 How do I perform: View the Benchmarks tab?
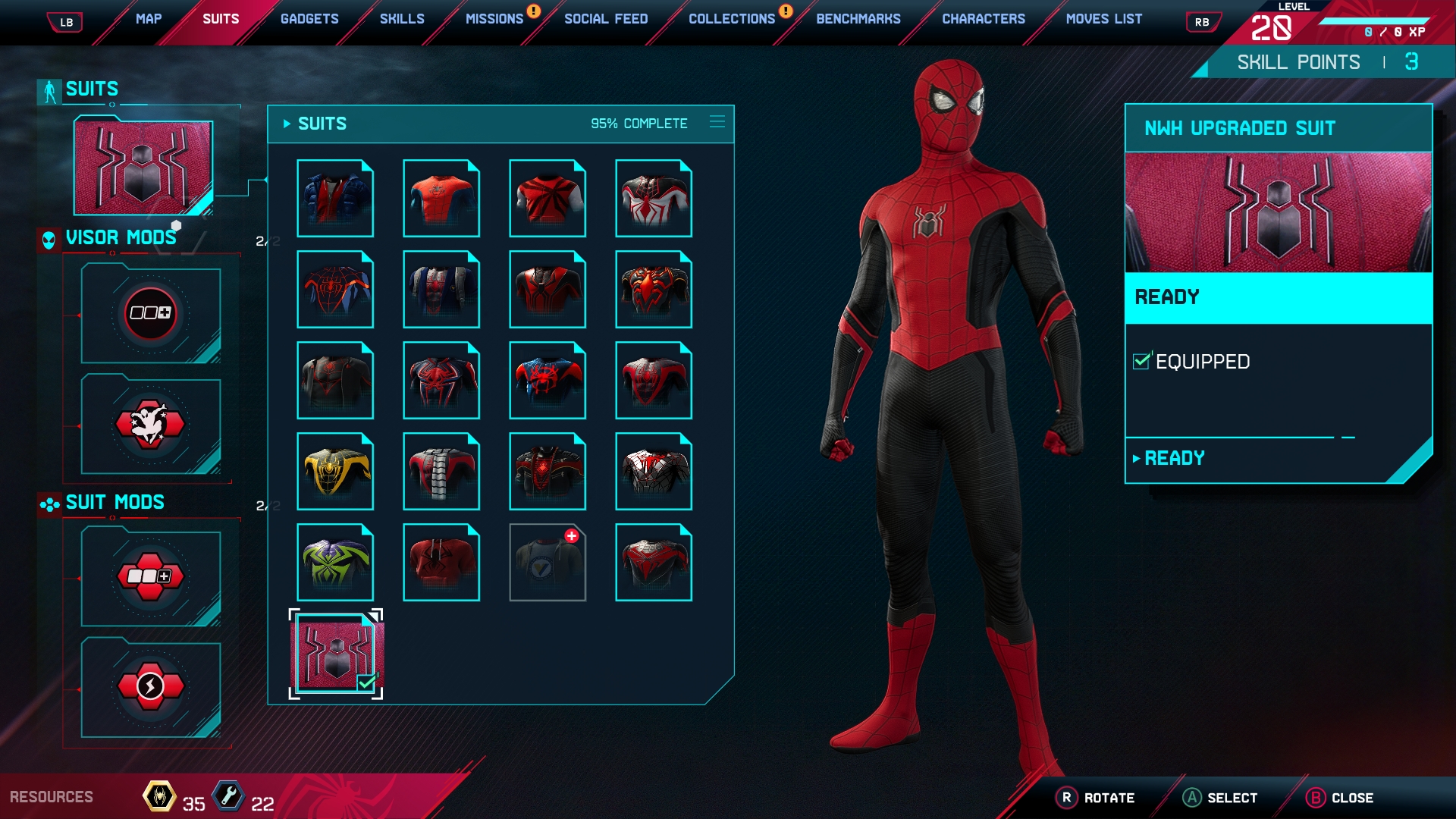858,19
